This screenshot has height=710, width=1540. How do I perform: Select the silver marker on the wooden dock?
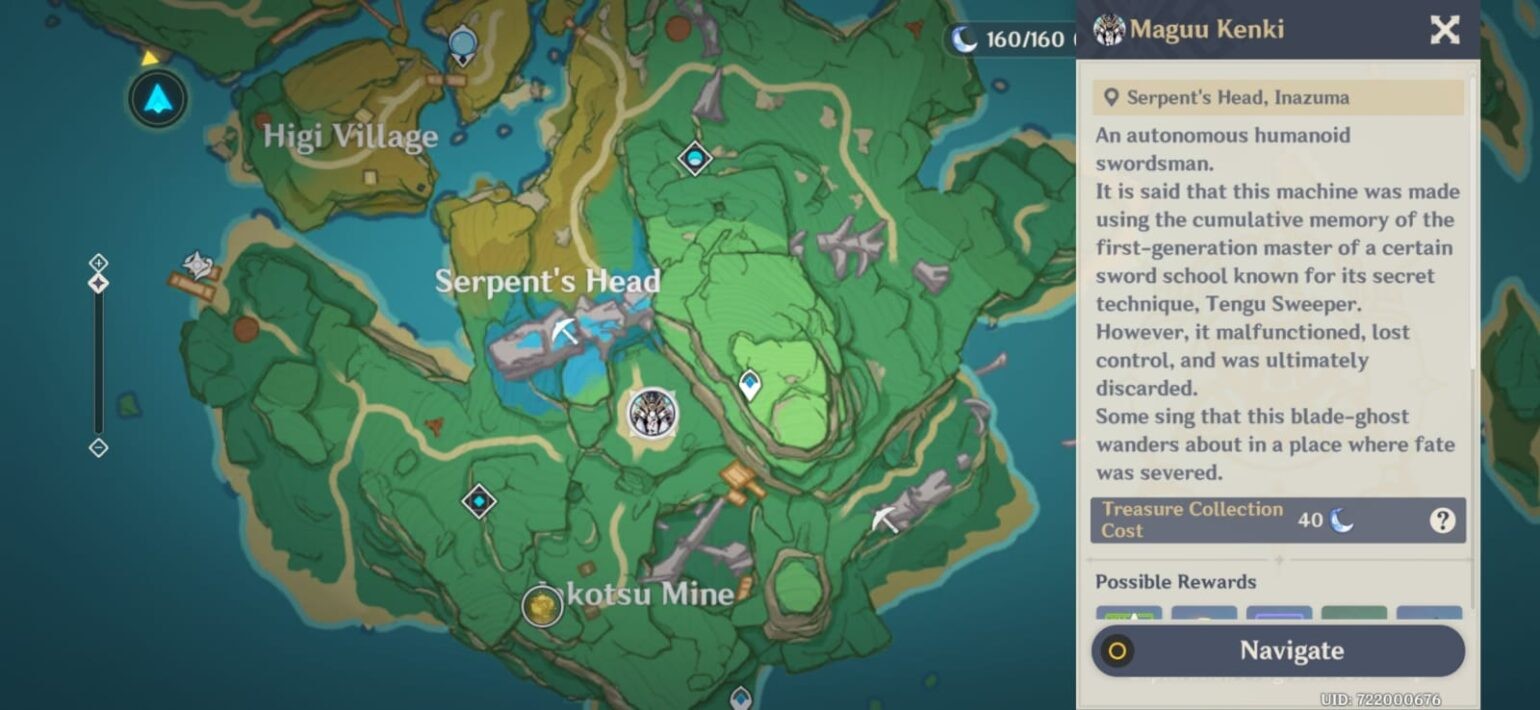pos(198,266)
